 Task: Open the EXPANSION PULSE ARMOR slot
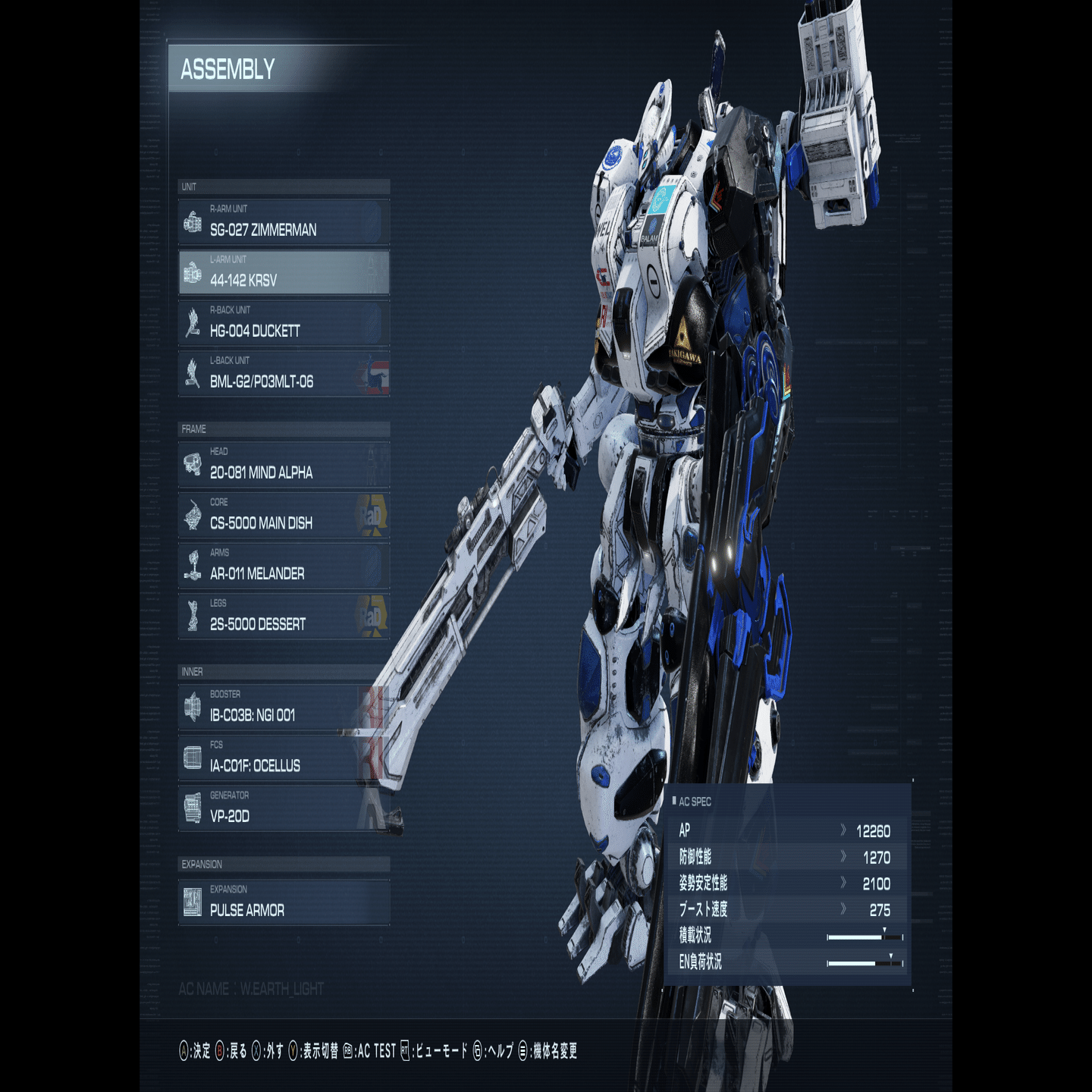283,905
